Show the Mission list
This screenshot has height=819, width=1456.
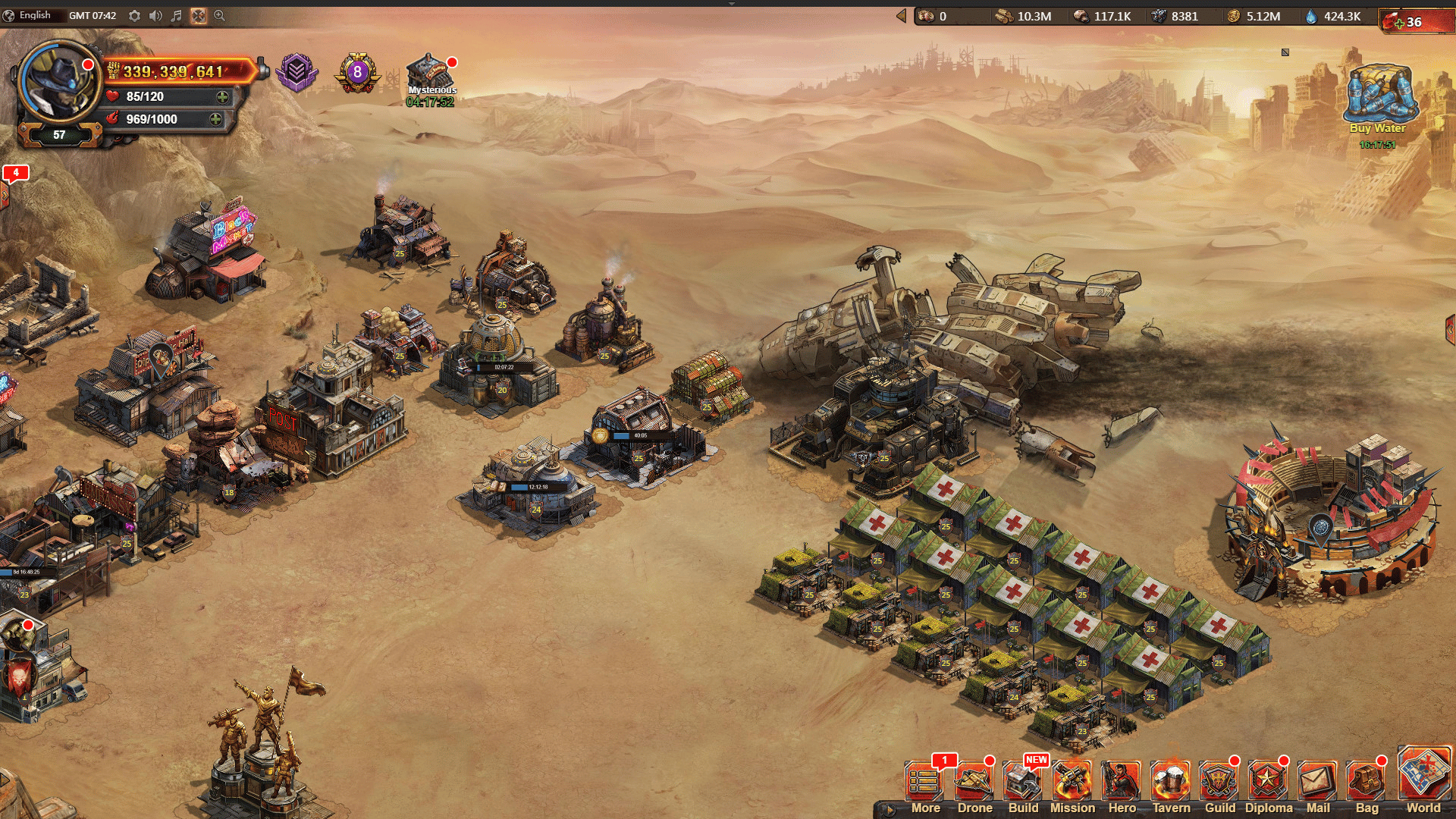tap(1072, 786)
